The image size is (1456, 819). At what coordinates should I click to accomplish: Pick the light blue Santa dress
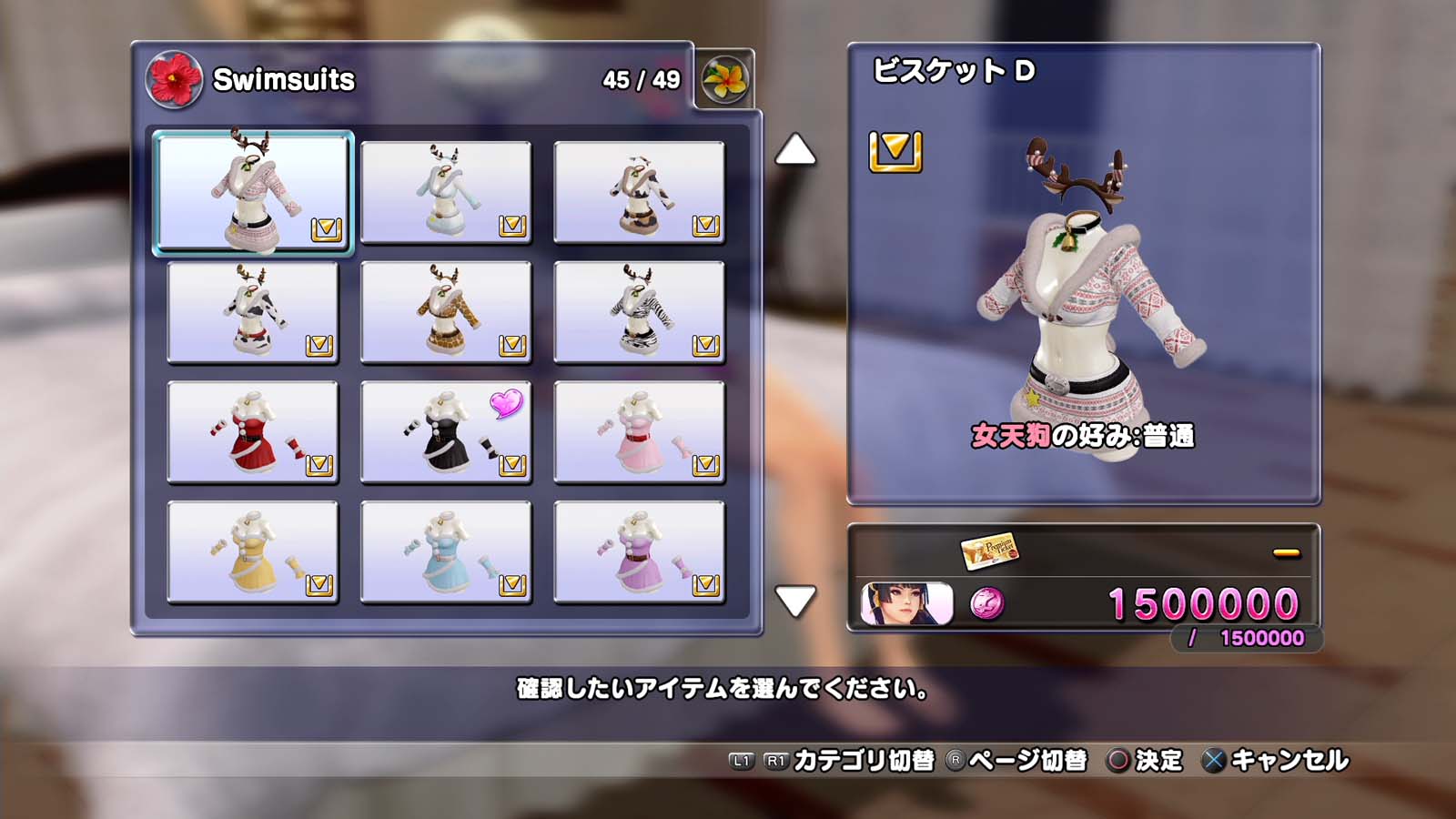click(x=446, y=552)
